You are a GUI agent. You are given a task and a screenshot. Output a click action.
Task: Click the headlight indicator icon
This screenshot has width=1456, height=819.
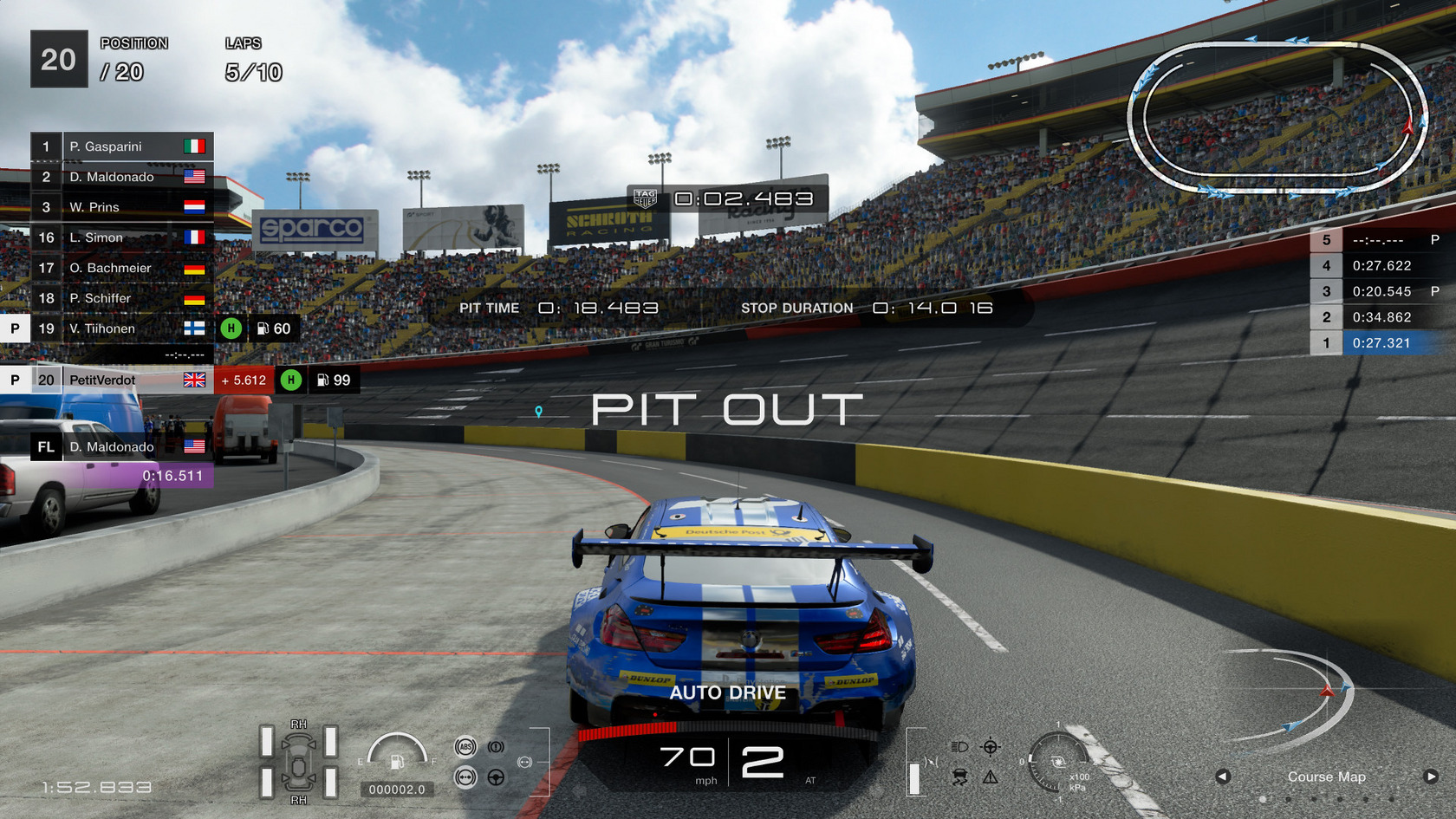(959, 747)
